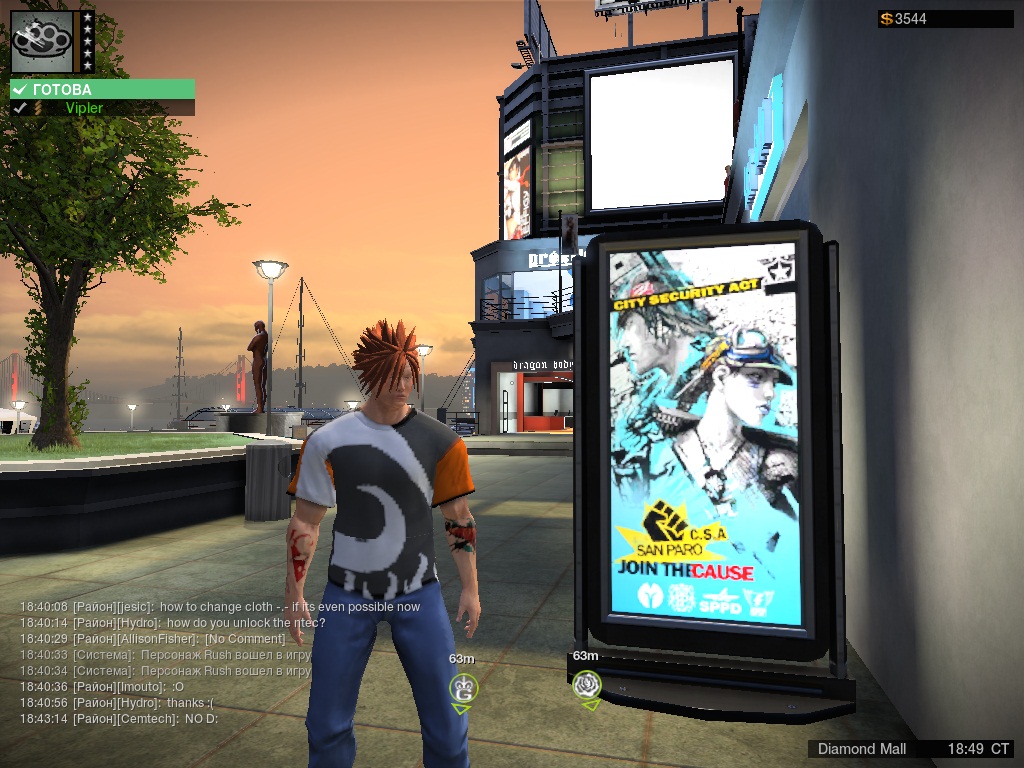The image size is (1024, 768).
Task: Click the white rose contact marker
Action: (x=586, y=685)
